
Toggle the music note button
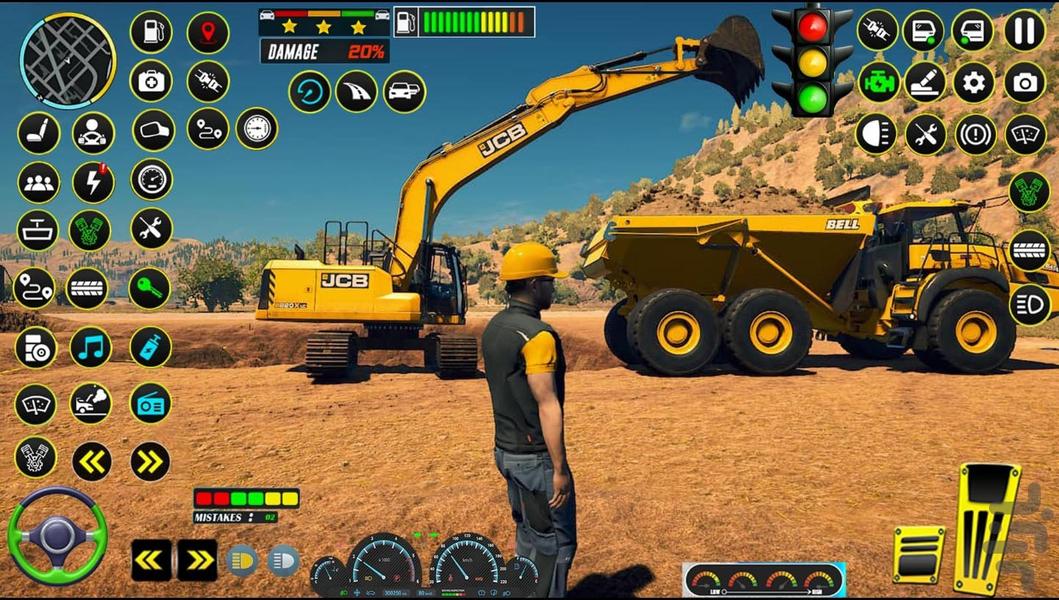91,347
